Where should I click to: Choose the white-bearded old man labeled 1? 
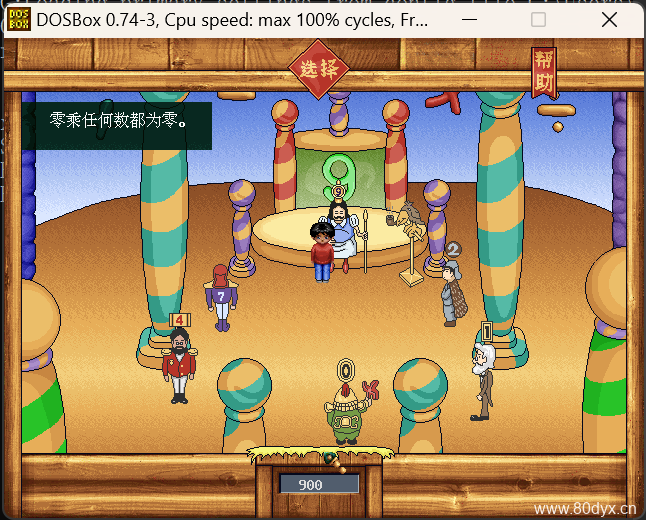483,380
